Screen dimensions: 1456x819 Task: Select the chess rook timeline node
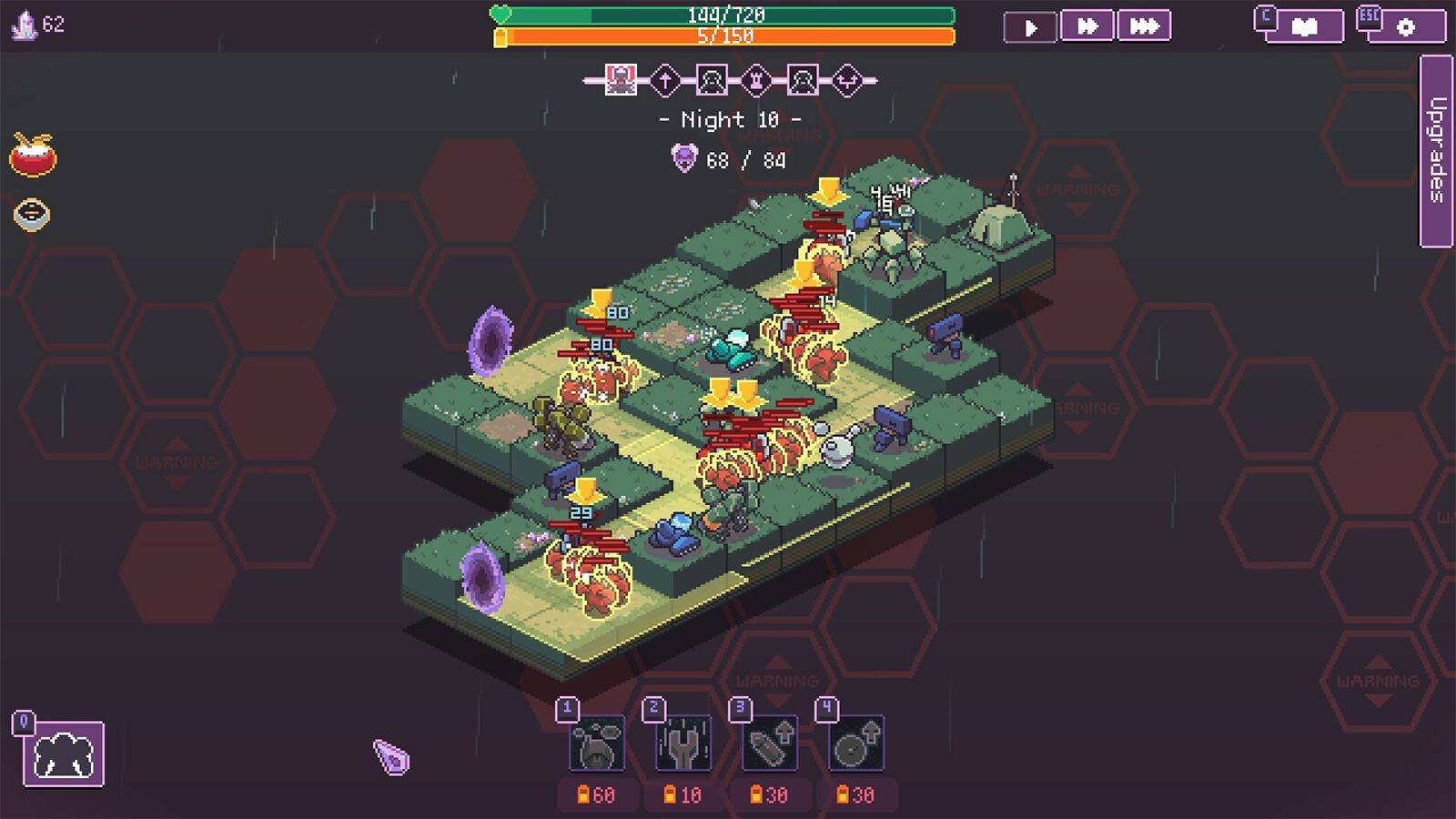(x=756, y=80)
